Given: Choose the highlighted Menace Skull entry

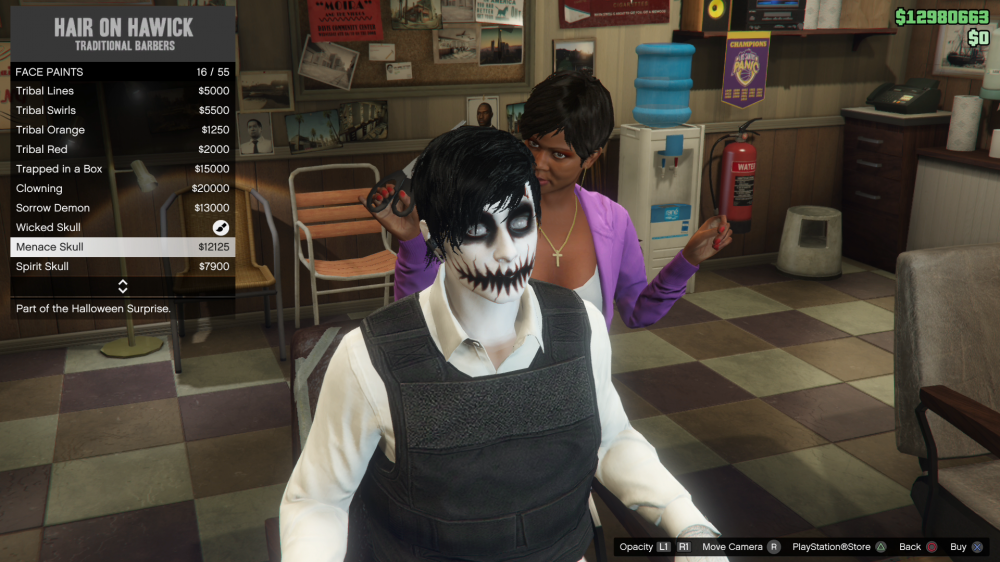Looking at the screenshot, I should click(122, 247).
